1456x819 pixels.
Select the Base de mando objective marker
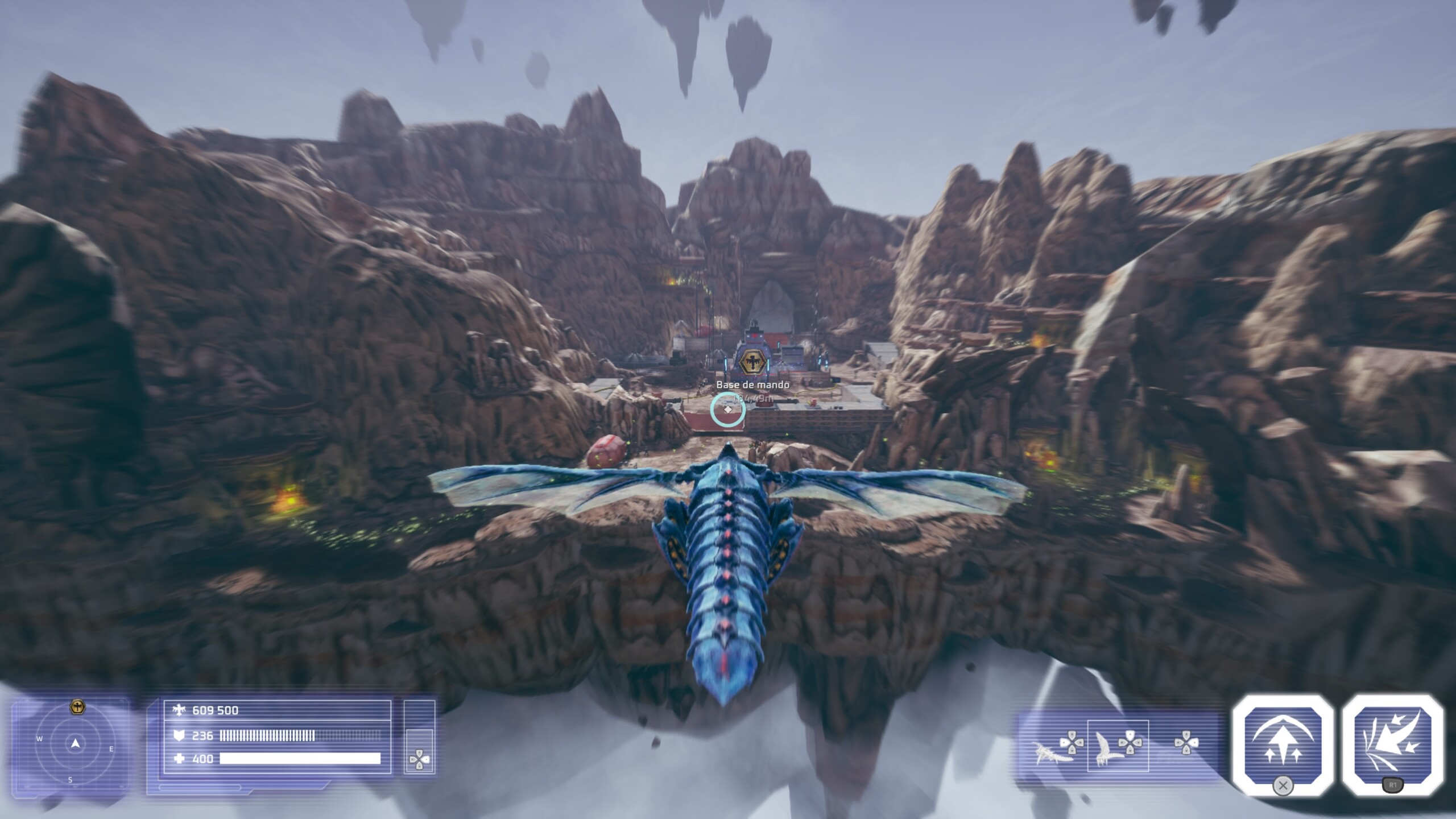pos(751,362)
